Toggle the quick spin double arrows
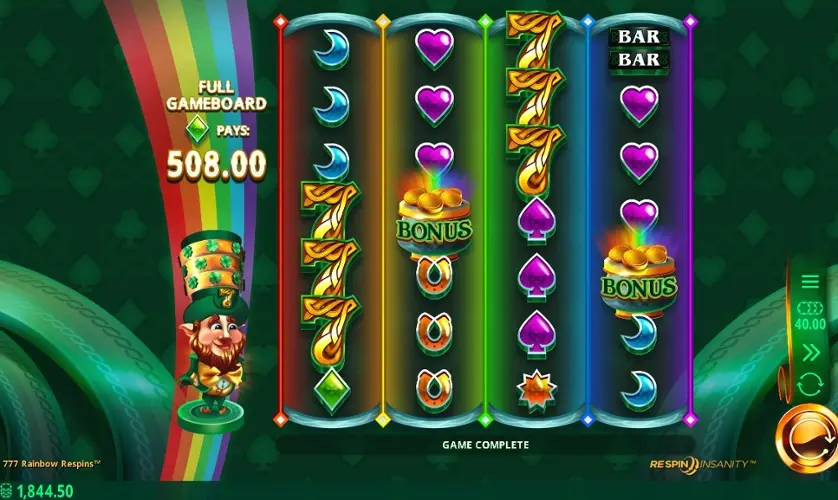This screenshot has width=838, height=500. pyautogui.click(x=810, y=351)
